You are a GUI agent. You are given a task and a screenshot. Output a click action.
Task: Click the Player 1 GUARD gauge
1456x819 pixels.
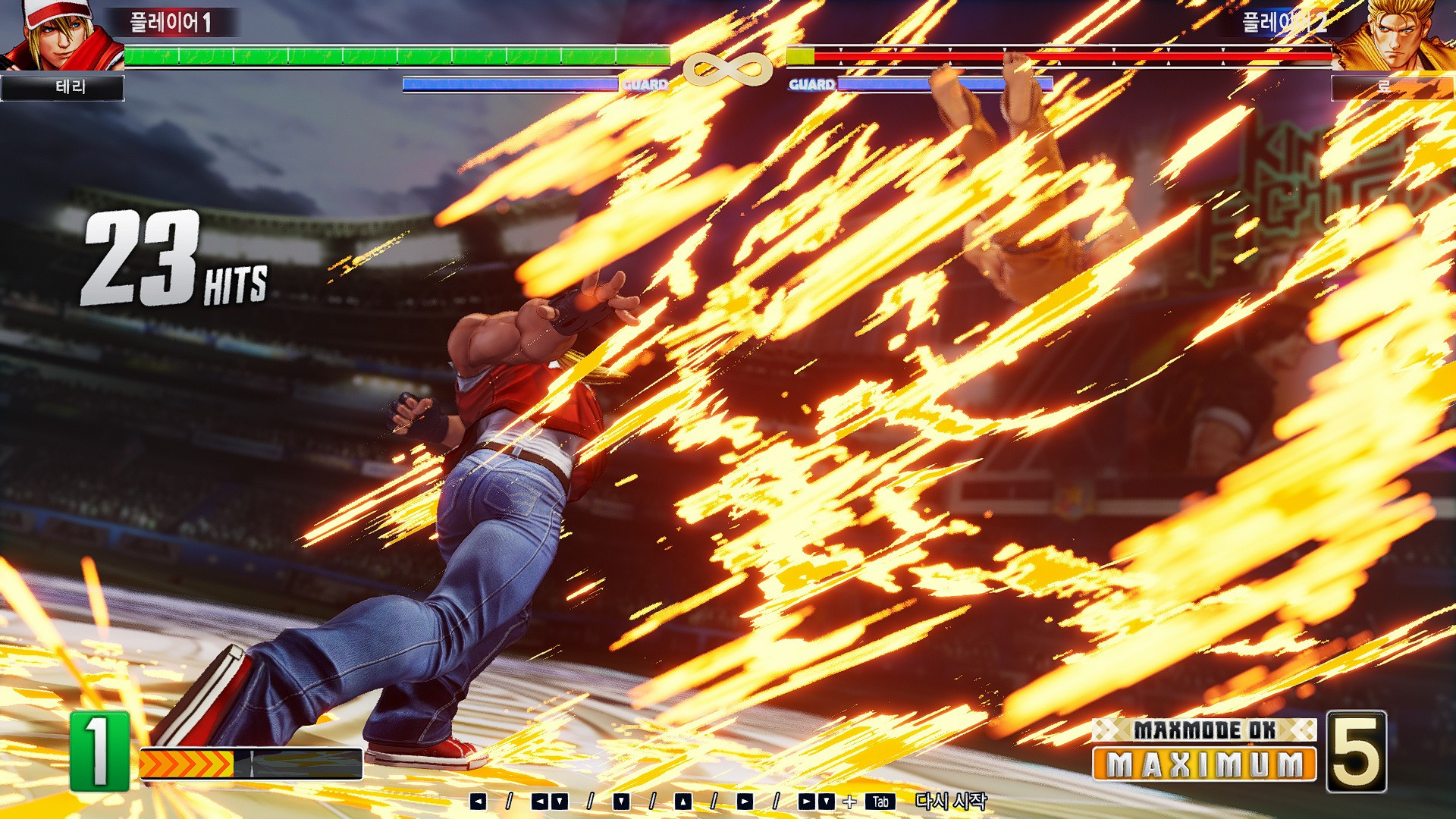508,83
